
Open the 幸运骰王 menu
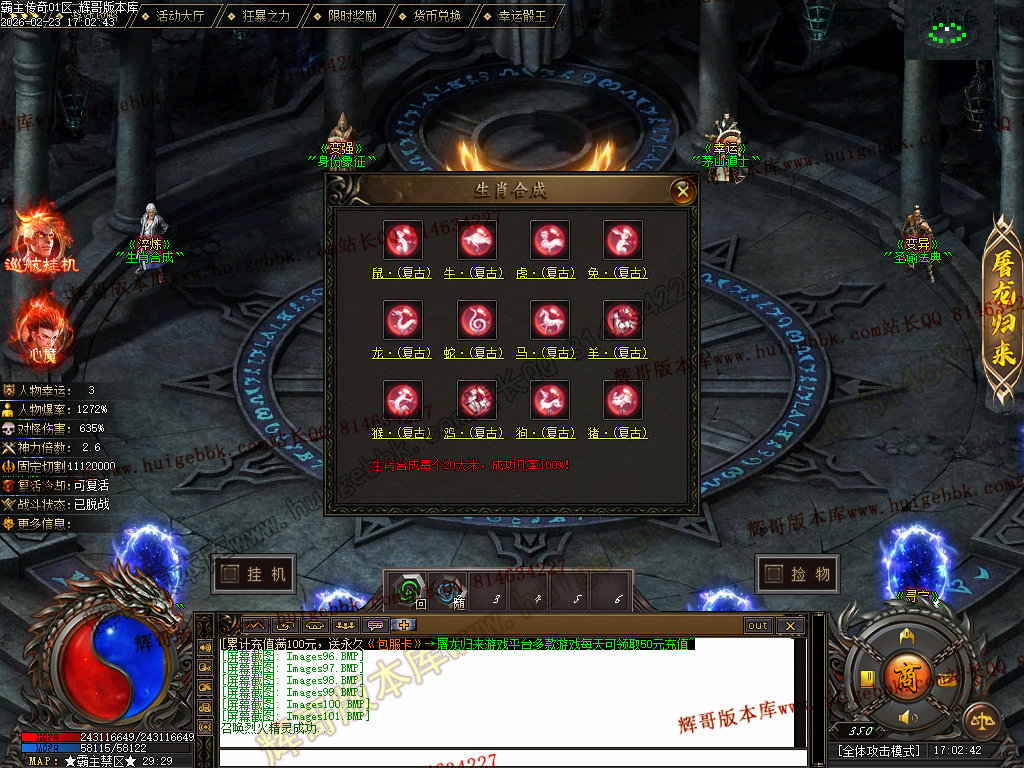click(x=522, y=16)
